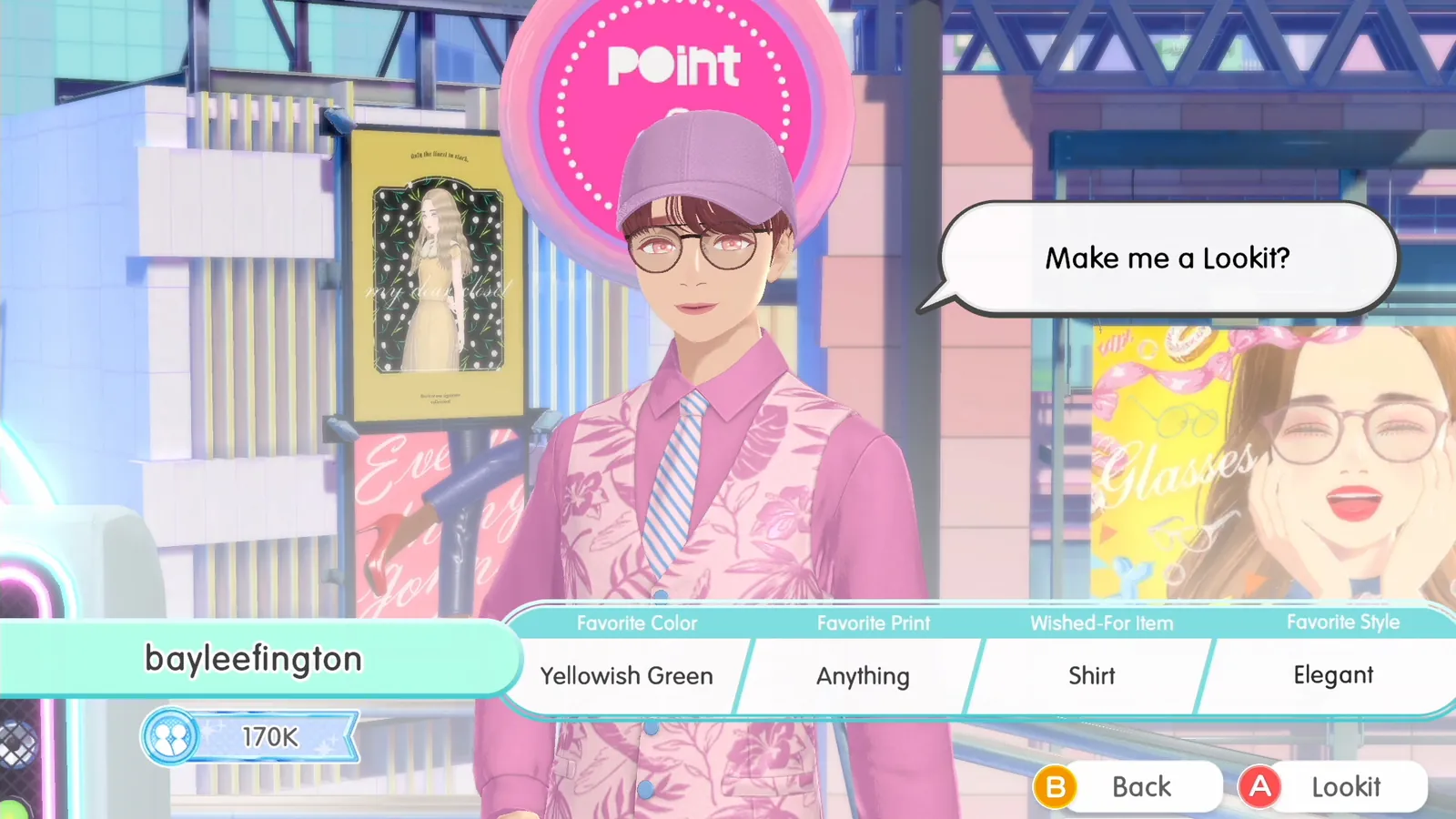Click the yellow B button icon
Viewport: 1456px width, 819px height.
click(1057, 786)
